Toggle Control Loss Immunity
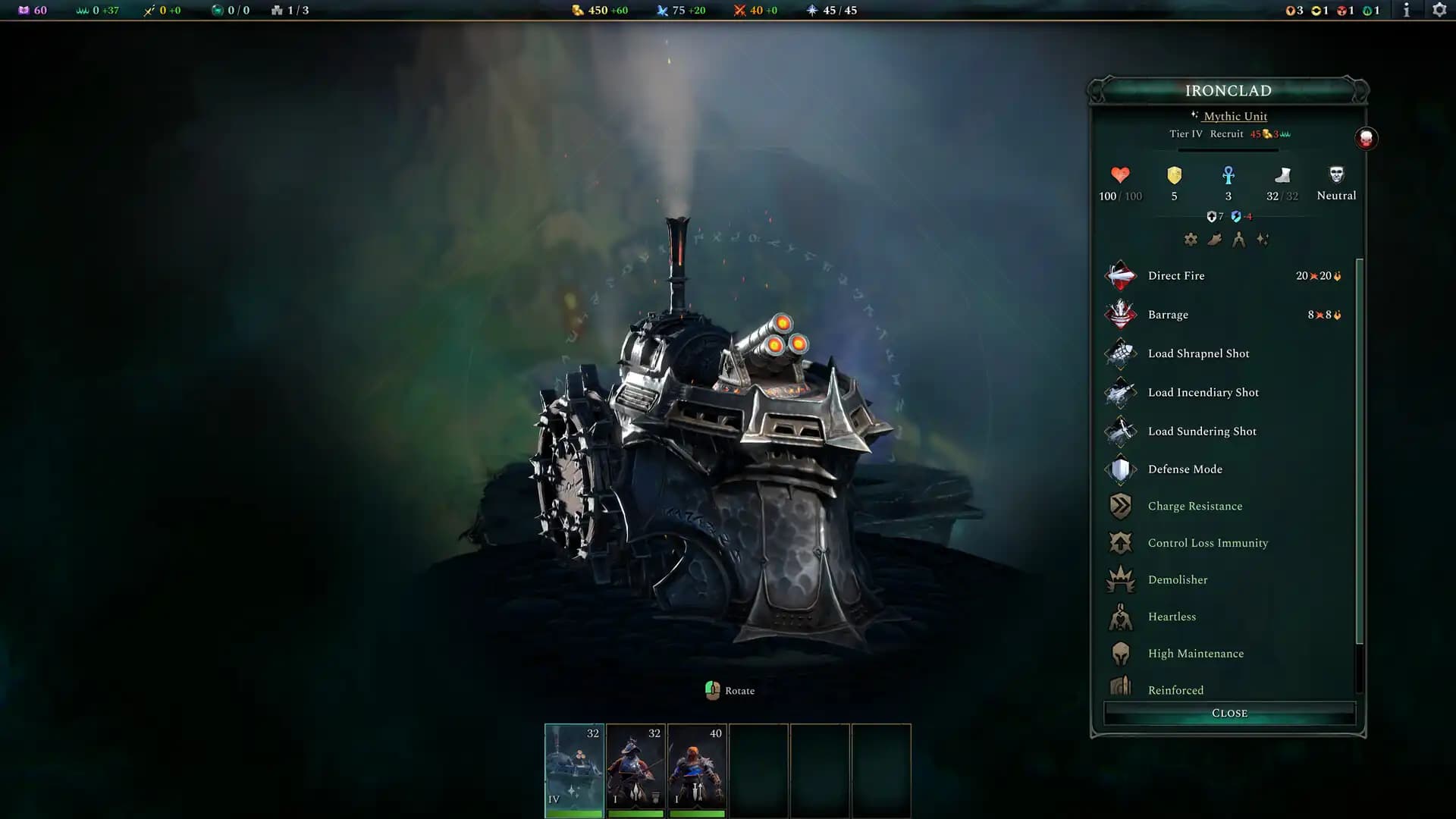The image size is (1456, 819). [1120, 543]
